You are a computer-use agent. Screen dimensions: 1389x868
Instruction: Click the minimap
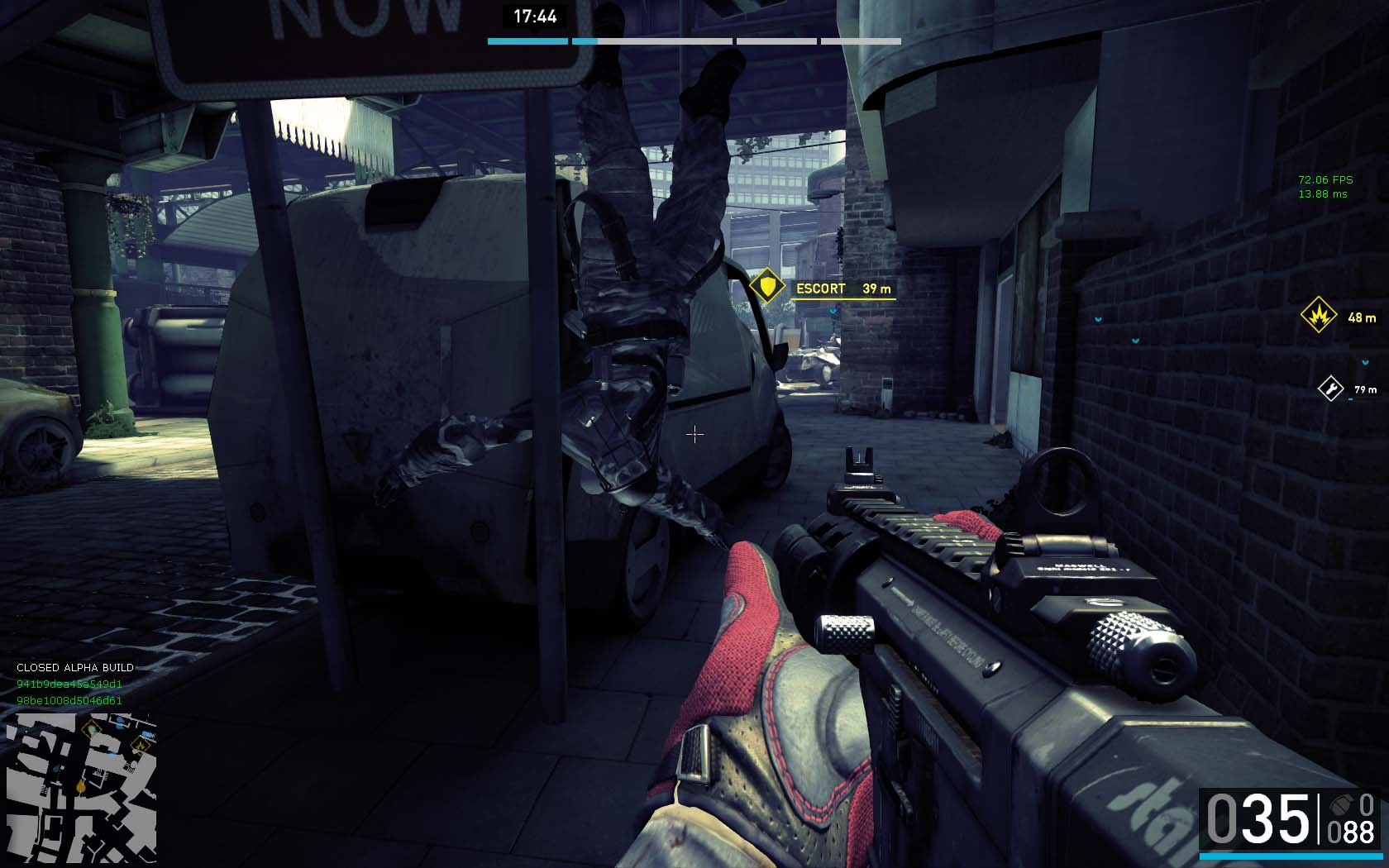[x=81, y=787]
